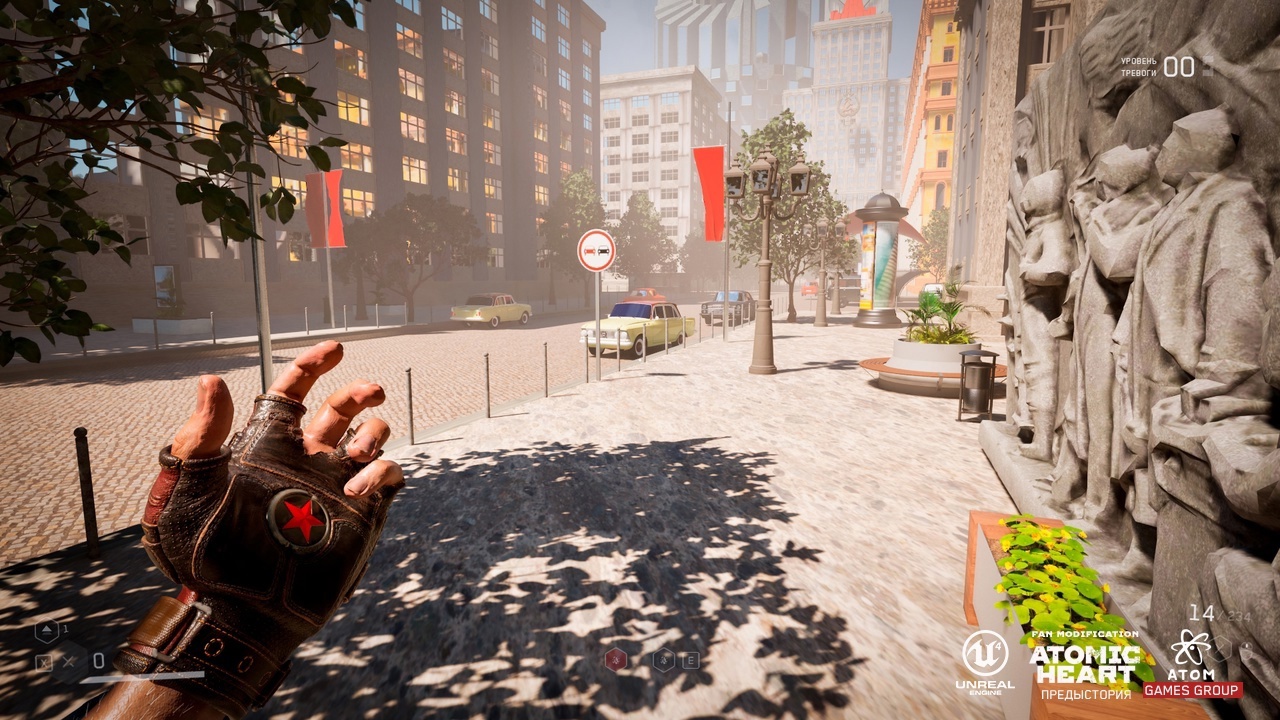This screenshot has width=1280, height=720.
Task: Click the Atom Games Group logo
Action: click(1192, 663)
